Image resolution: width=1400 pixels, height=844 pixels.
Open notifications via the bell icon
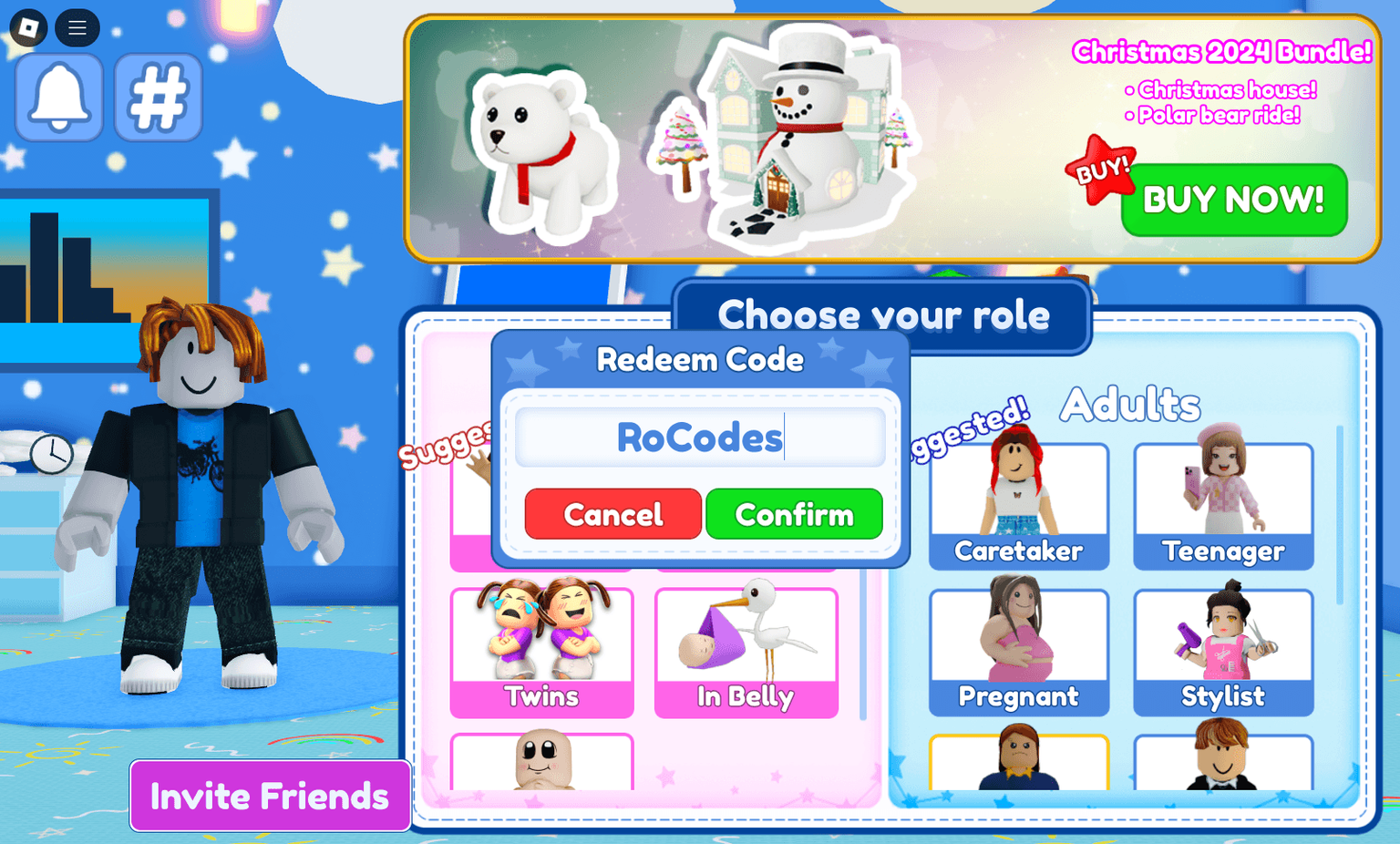(x=57, y=97)
